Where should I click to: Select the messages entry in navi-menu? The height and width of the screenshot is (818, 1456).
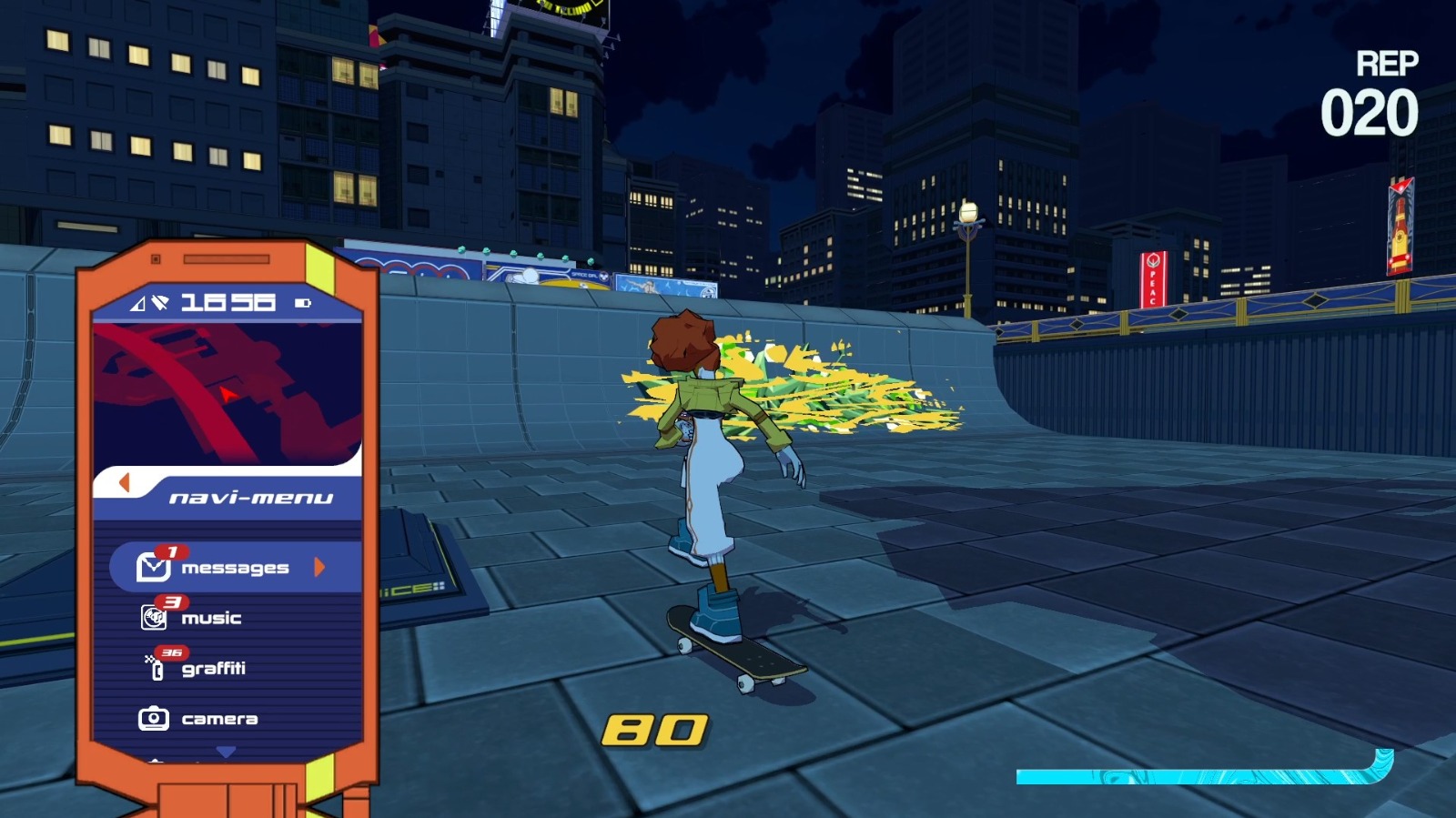(235, 566)
